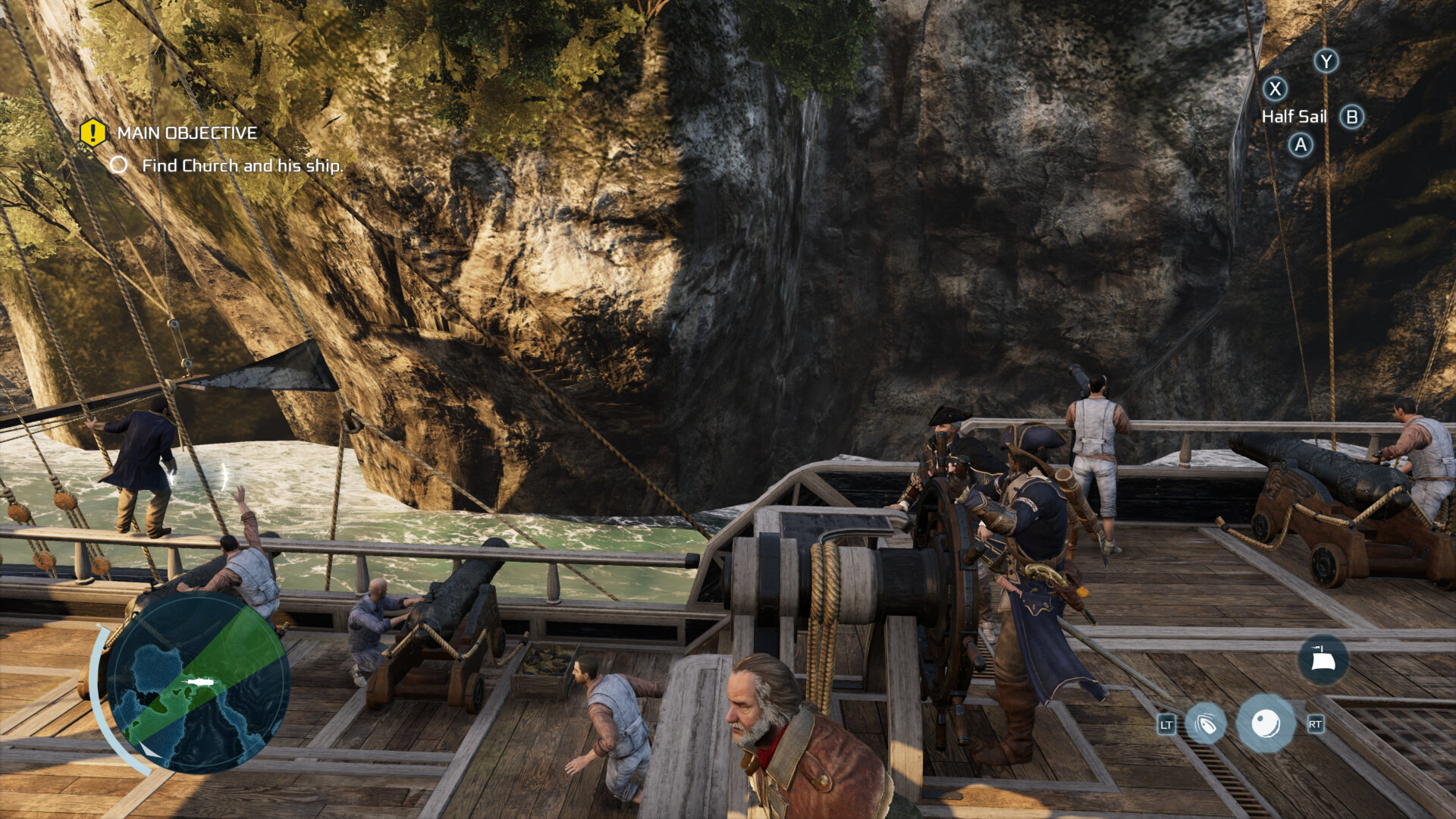Image resolution: width=1456 pixels, height=819 pixels.
Task: Choose the Half Sail speed label
Action: pos(1294,117)
